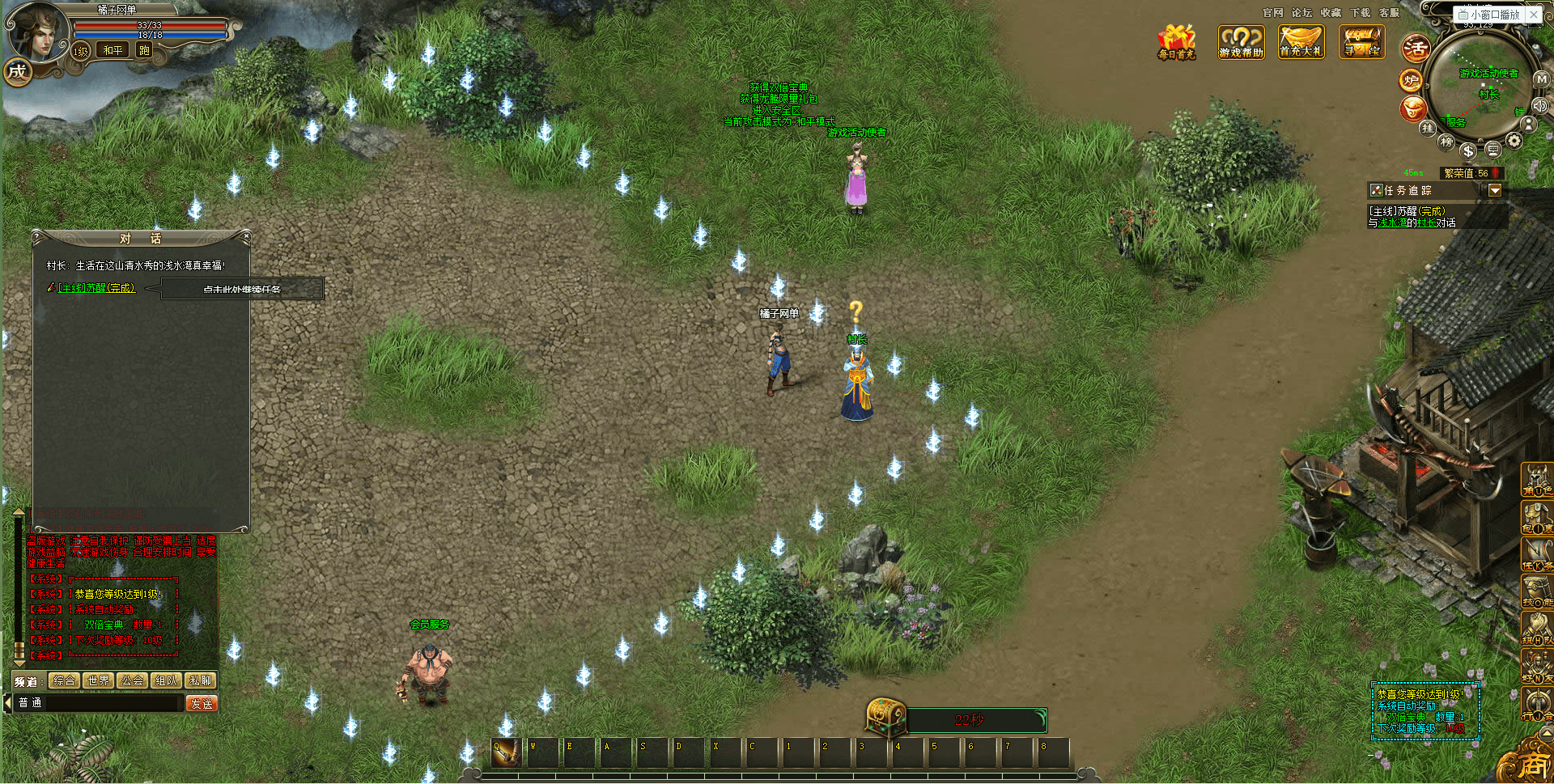Image resolution: width=1554 pixels, height=784 pixels.
Task: Close the 小窗口播放 overlay with X
Action: (1533, 15)
